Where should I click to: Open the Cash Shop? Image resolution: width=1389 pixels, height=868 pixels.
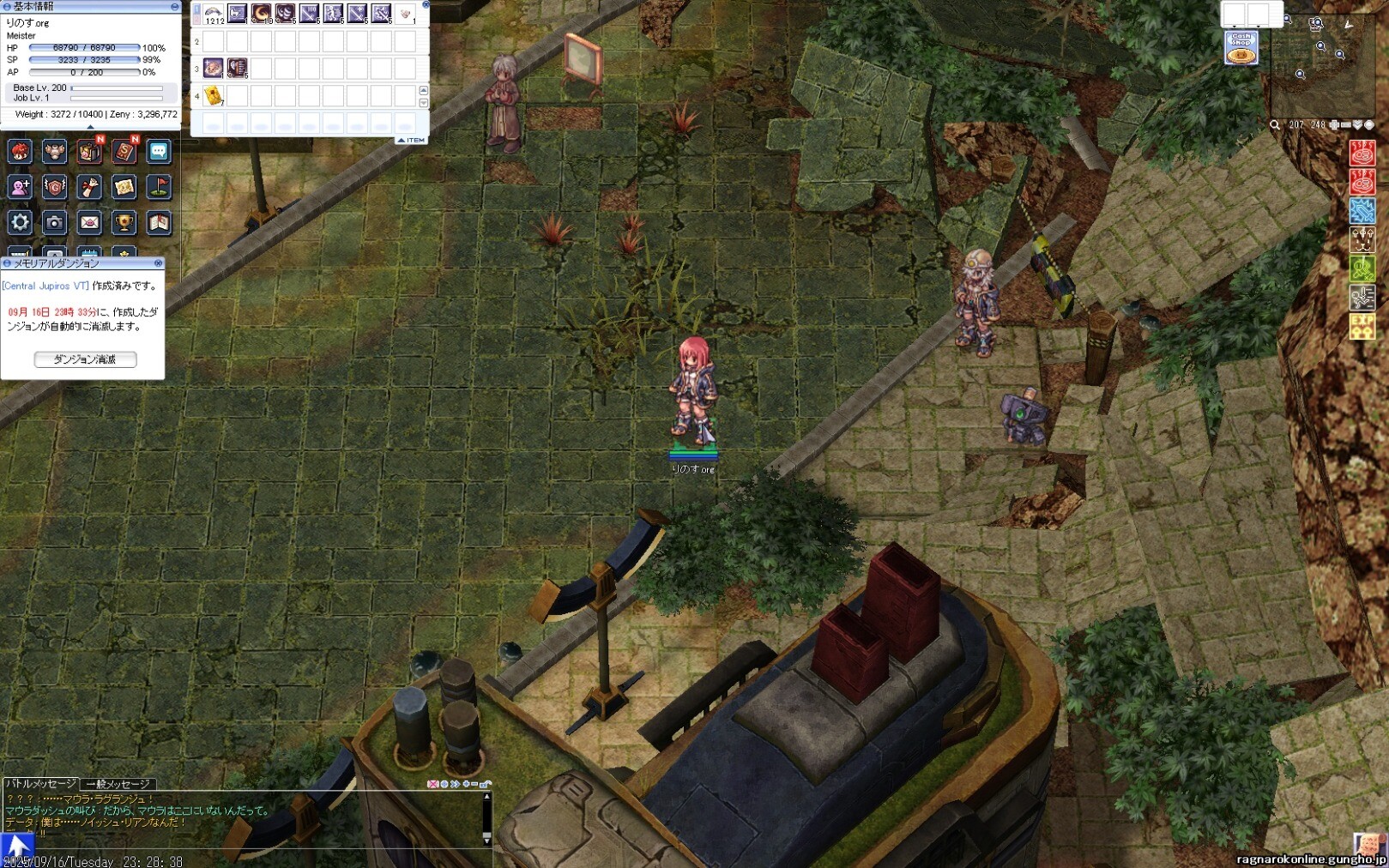(x=1241, y=48)
